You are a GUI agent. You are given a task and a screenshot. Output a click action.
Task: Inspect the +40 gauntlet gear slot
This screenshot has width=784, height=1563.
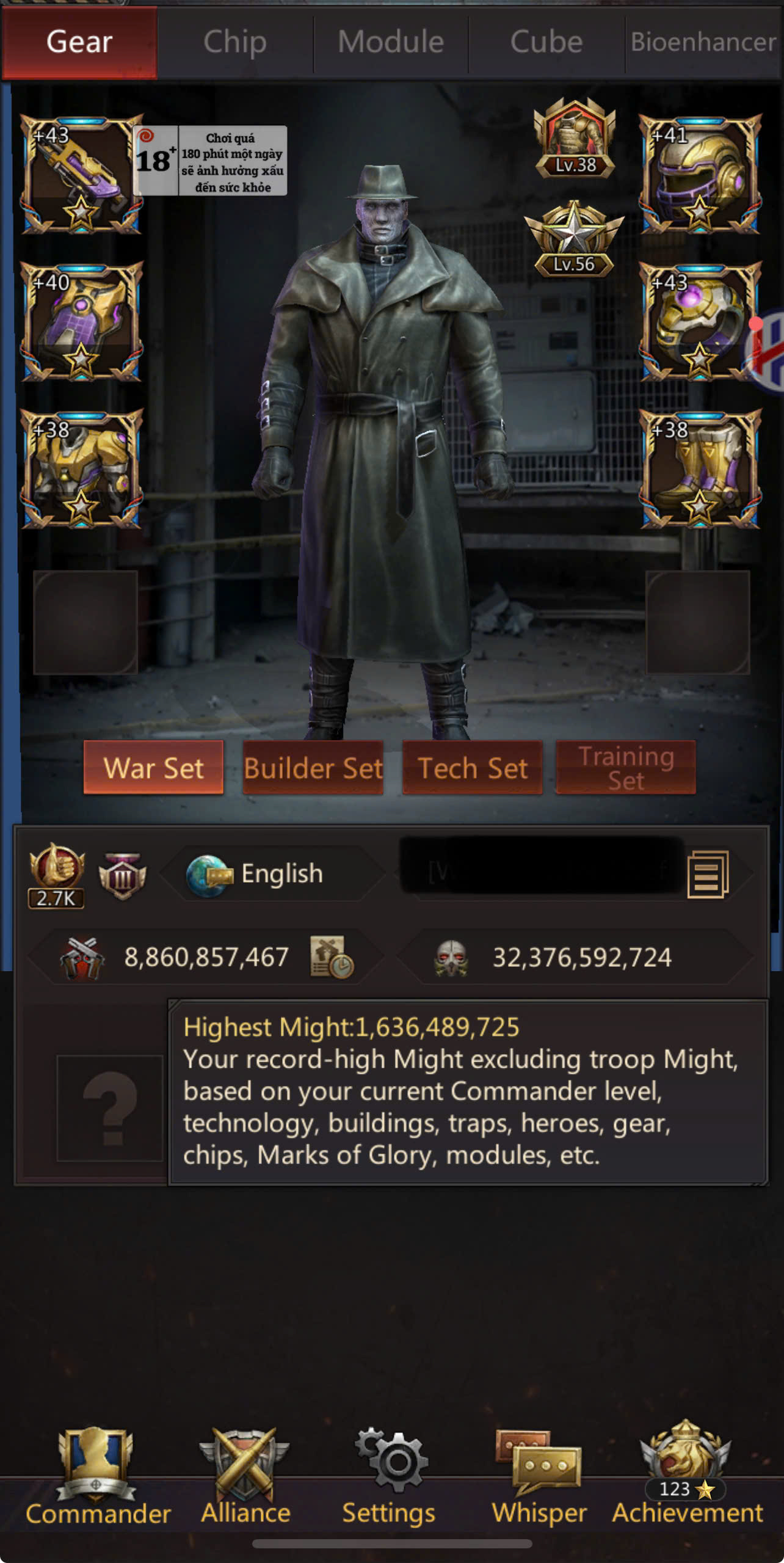[x=81, y=322]
